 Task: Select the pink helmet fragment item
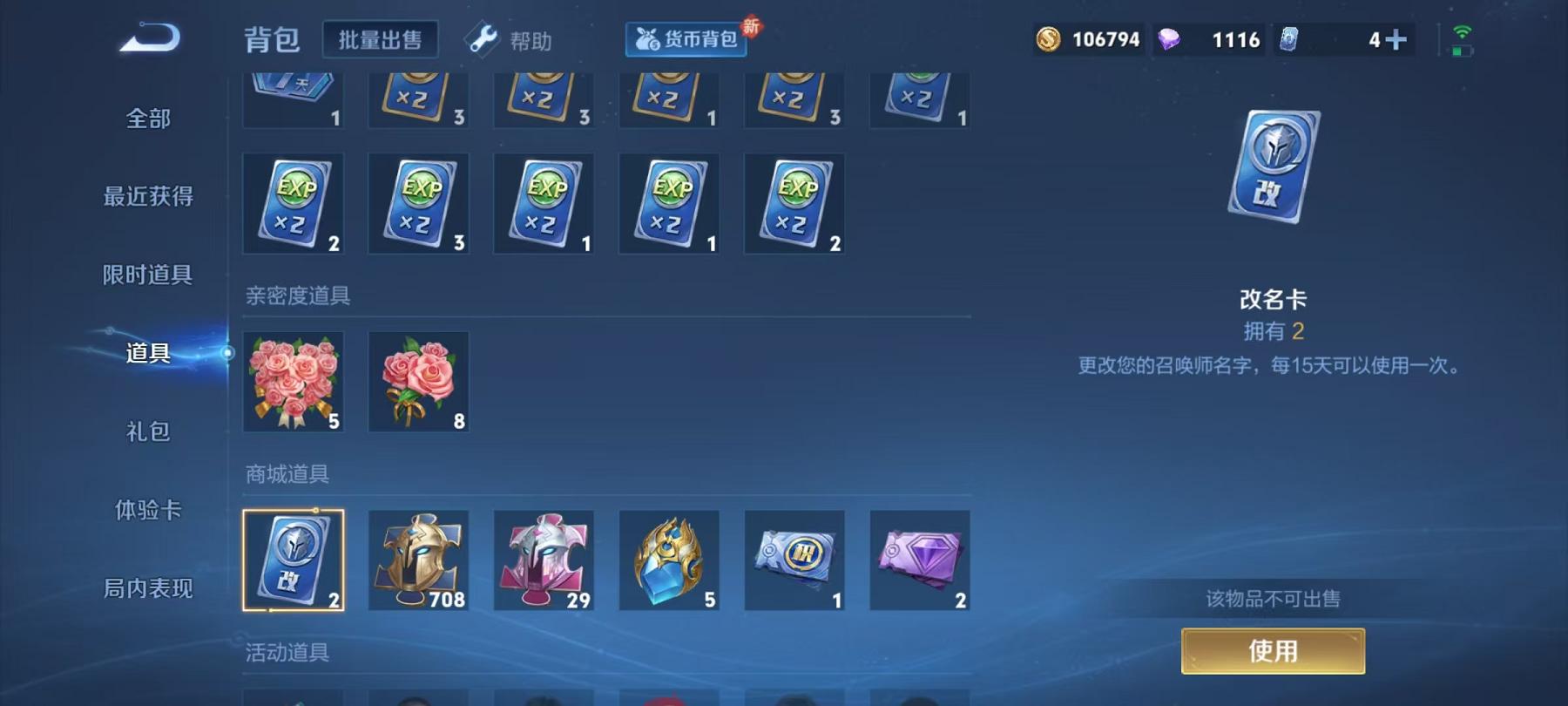544,560
